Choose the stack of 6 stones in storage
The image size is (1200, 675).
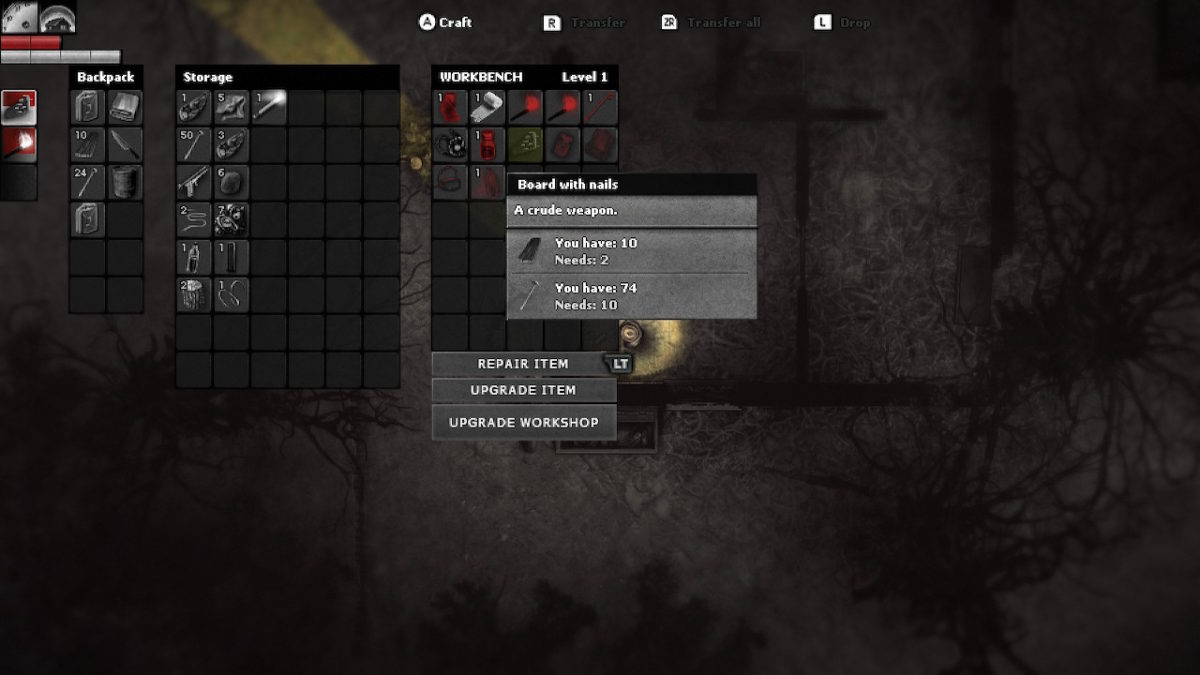point(231,182)
